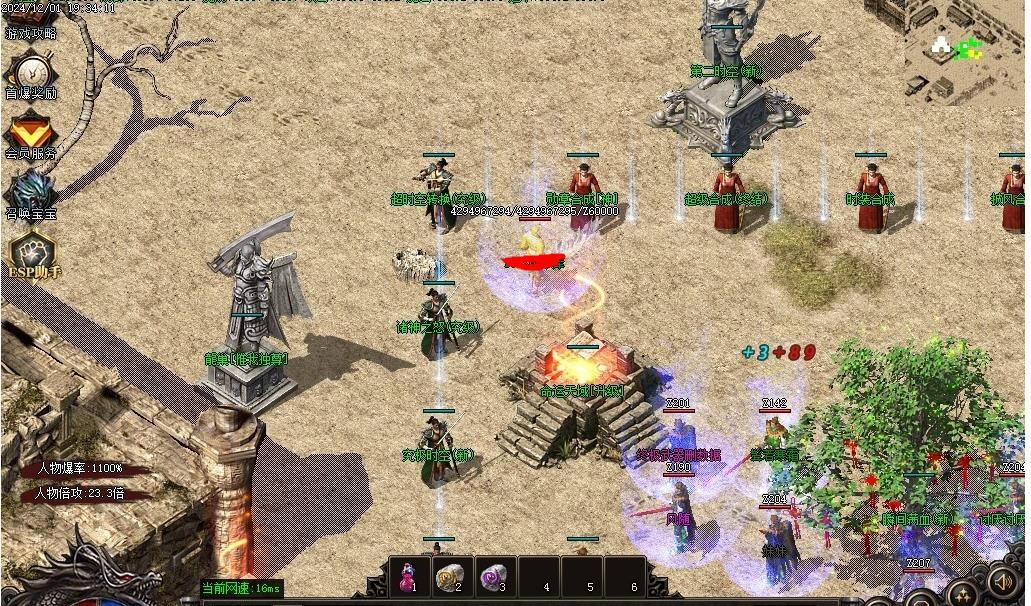1031x606 pixels.
Task: Use the pink potion in hotbar slot 1
Action: pos(408,577)
